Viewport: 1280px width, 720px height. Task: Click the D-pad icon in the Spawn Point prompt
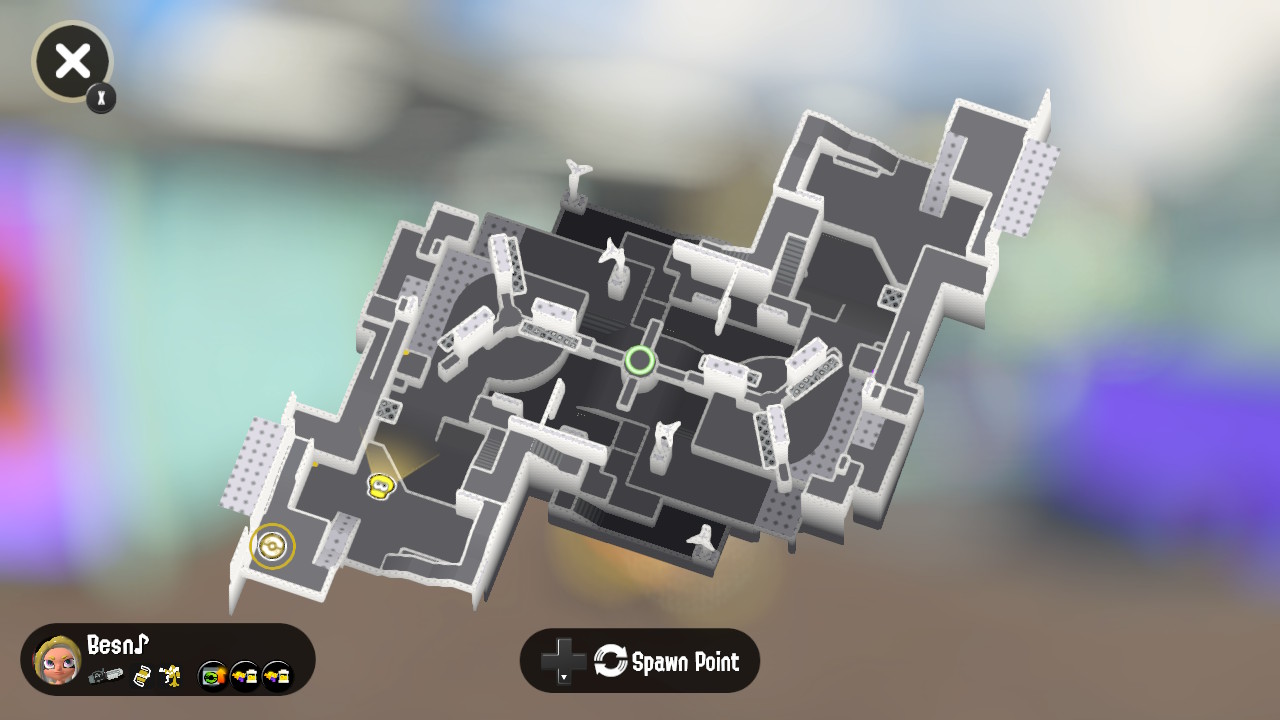coord(563,661)
